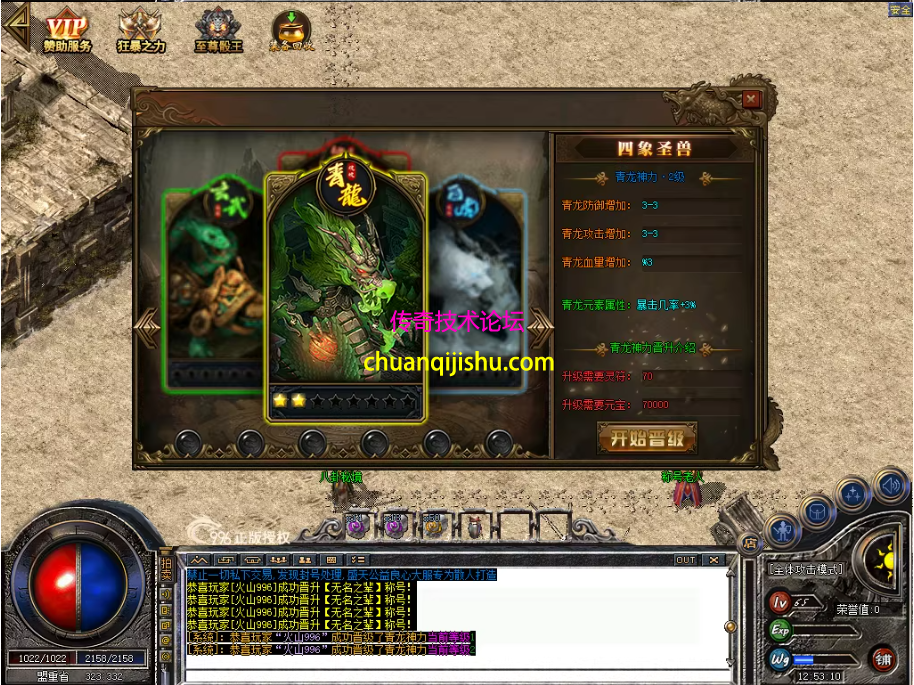This screenshot has height=685, width=914.
Task: Open the 铺 shop button
Action: click(x=882, y=658)
